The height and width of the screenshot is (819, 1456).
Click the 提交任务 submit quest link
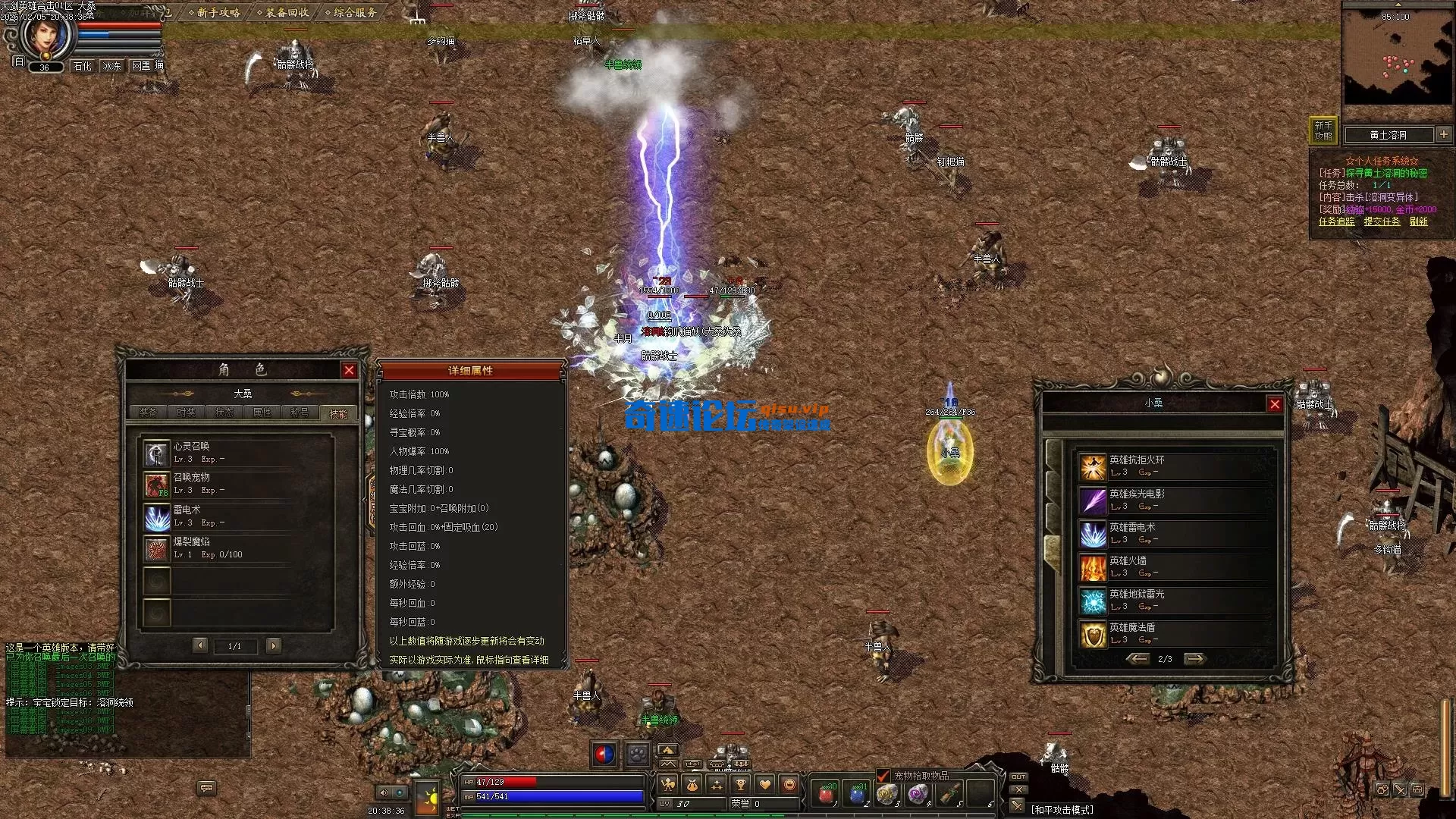pos(1382,221)
